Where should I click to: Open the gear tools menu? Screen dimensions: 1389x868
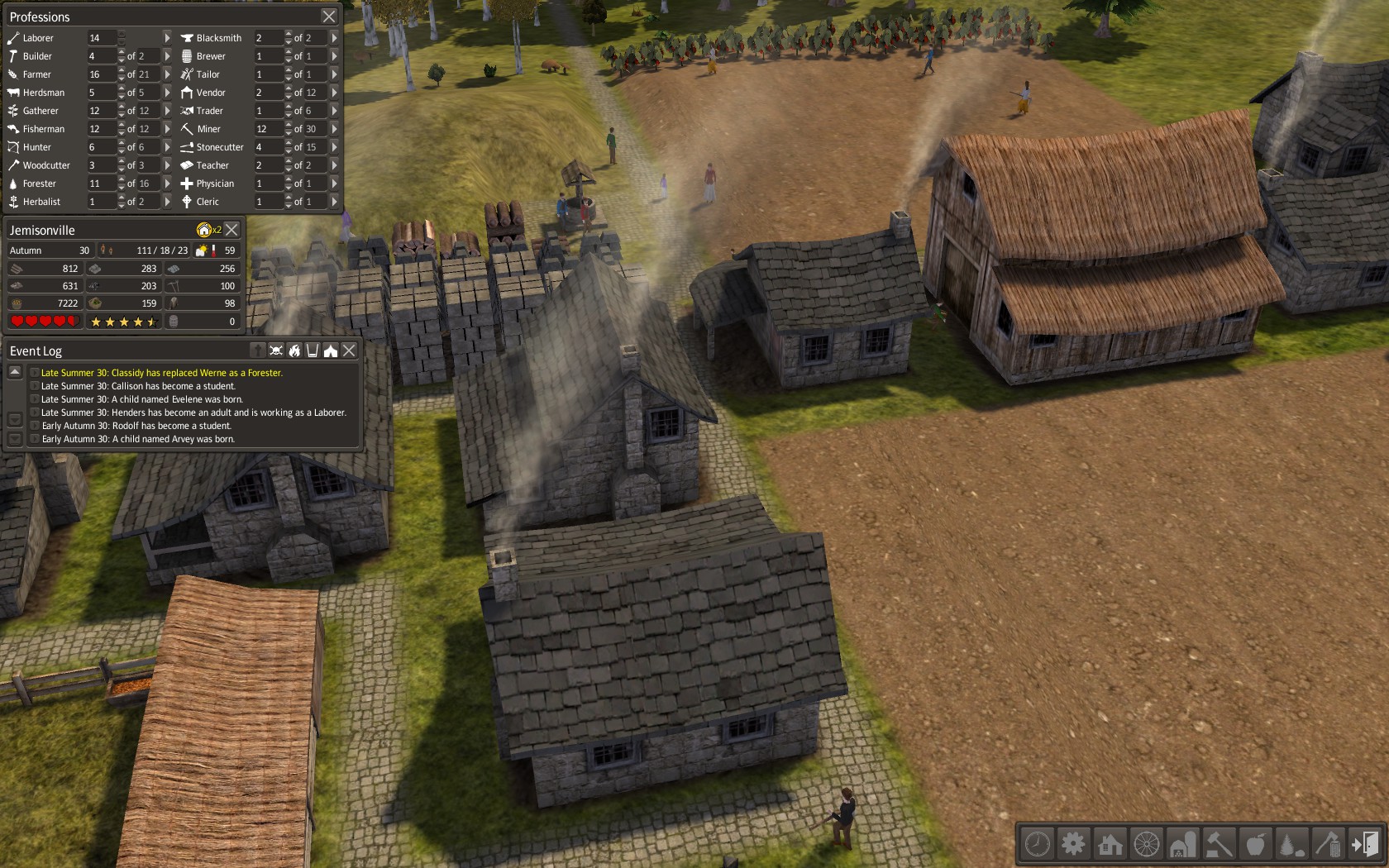point(1073,844)
